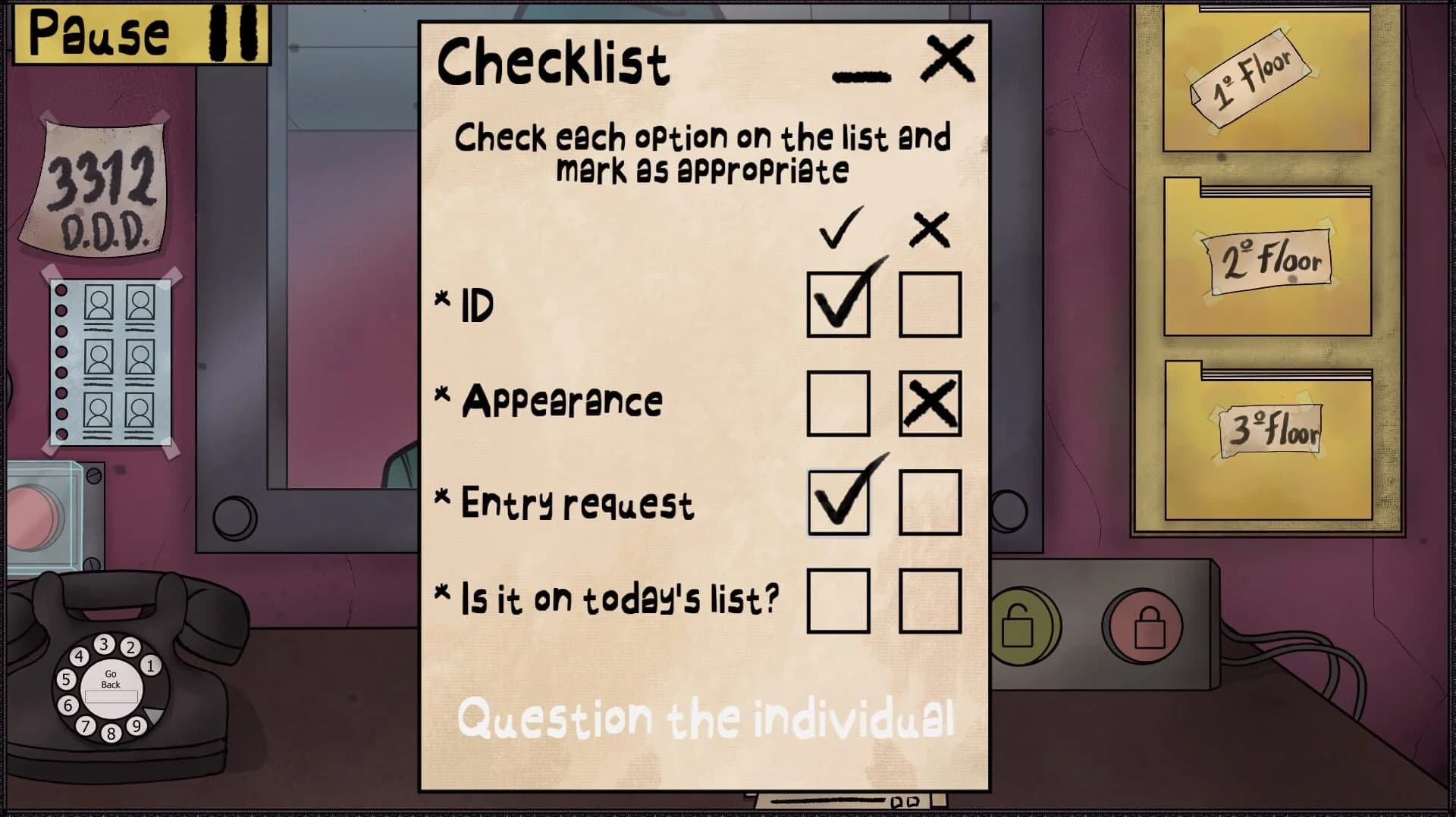Dial number 9 on the rotary phone
Image resolution: width=1456 pixels, height=817 pixels.
point(136,727)
